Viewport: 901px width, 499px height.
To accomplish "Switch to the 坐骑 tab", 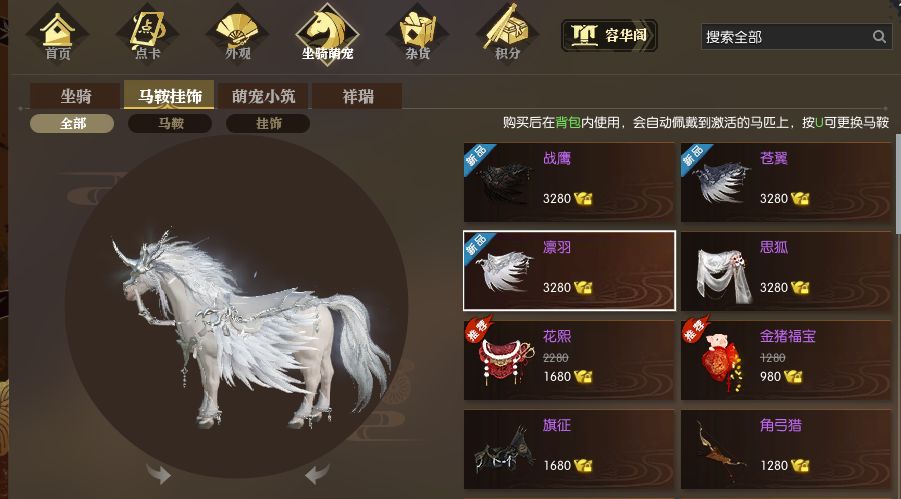I will point(76,97).
